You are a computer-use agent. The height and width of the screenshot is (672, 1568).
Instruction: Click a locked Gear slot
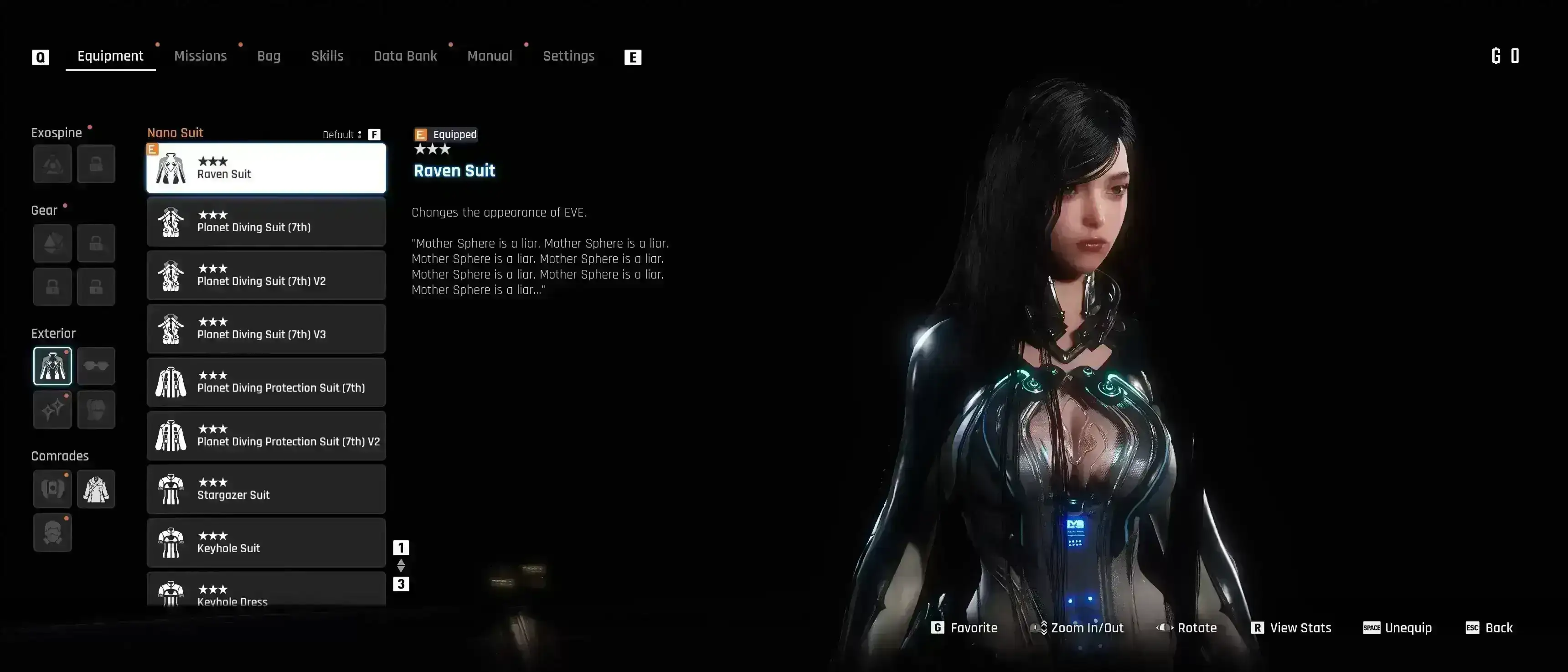click(x=96, y=243)
